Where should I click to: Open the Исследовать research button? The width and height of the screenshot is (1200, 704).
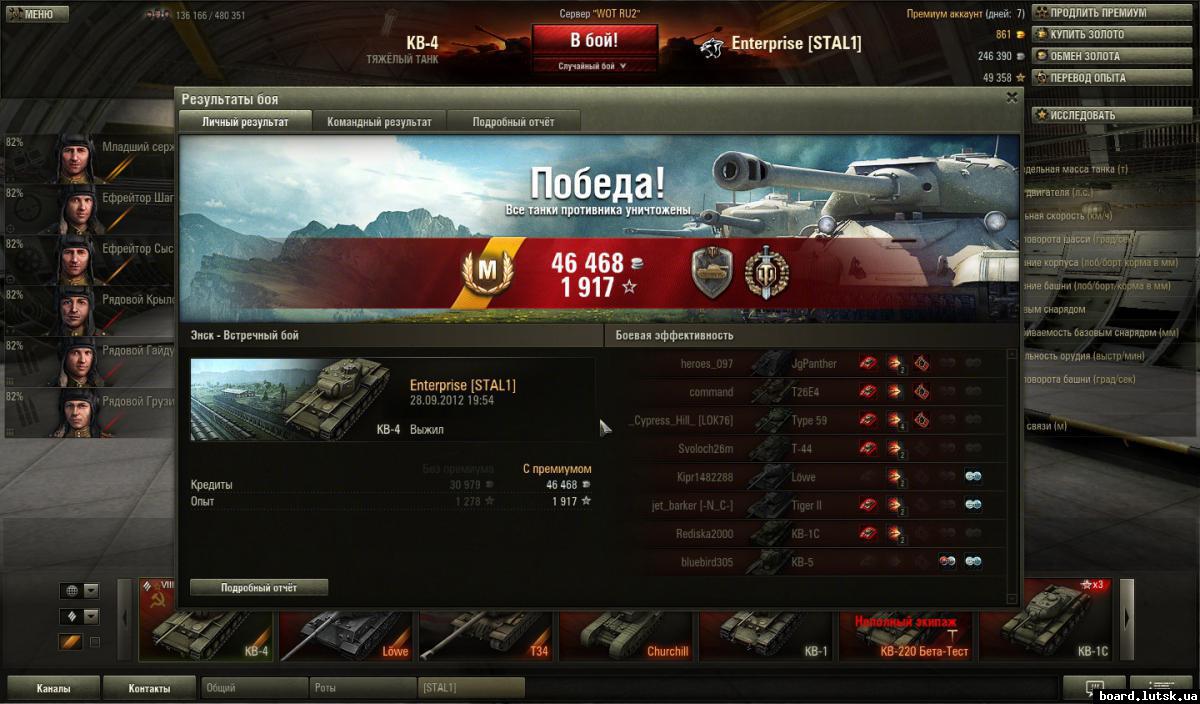(x=1098, y=115)
